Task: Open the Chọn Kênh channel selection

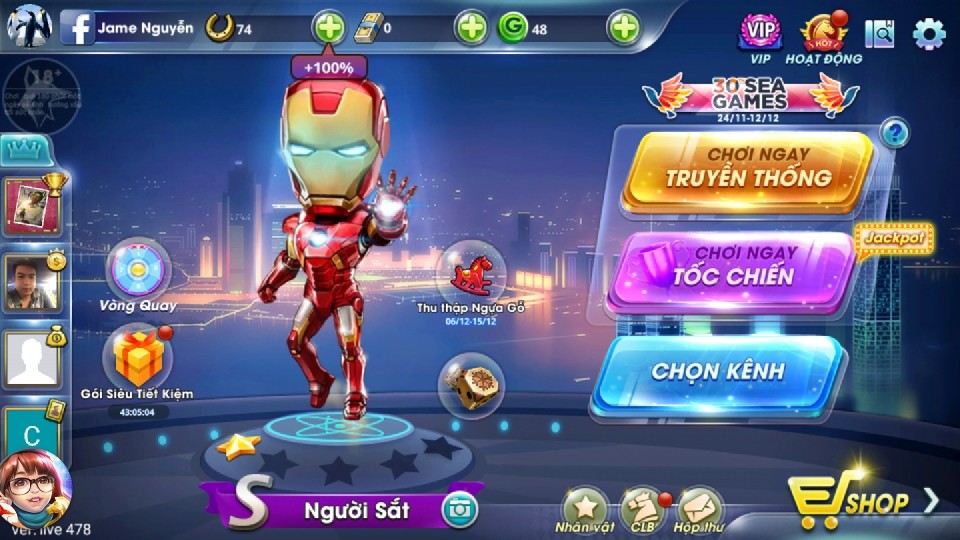Action: 718,371
